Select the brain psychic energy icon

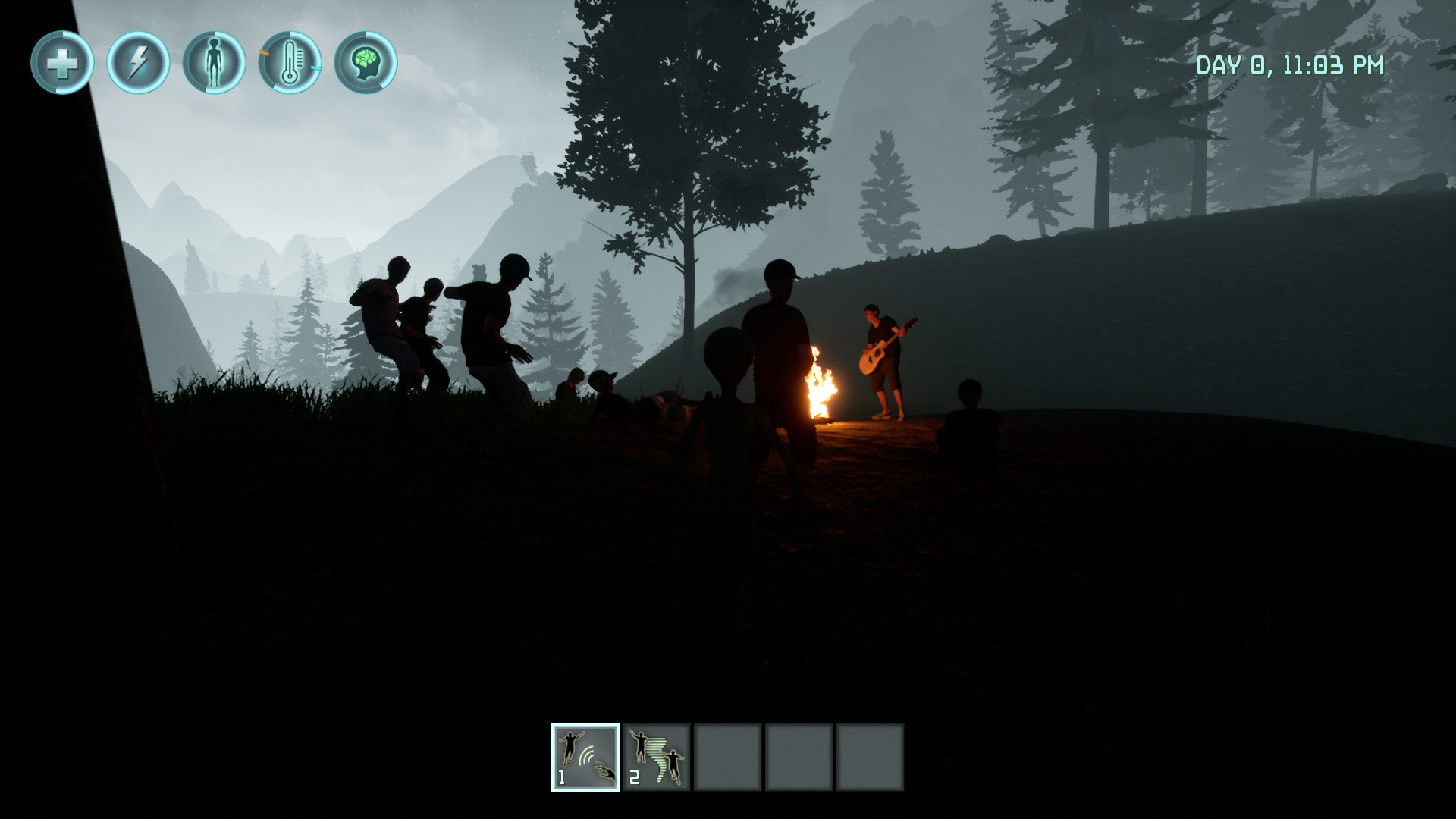[368, 64]
